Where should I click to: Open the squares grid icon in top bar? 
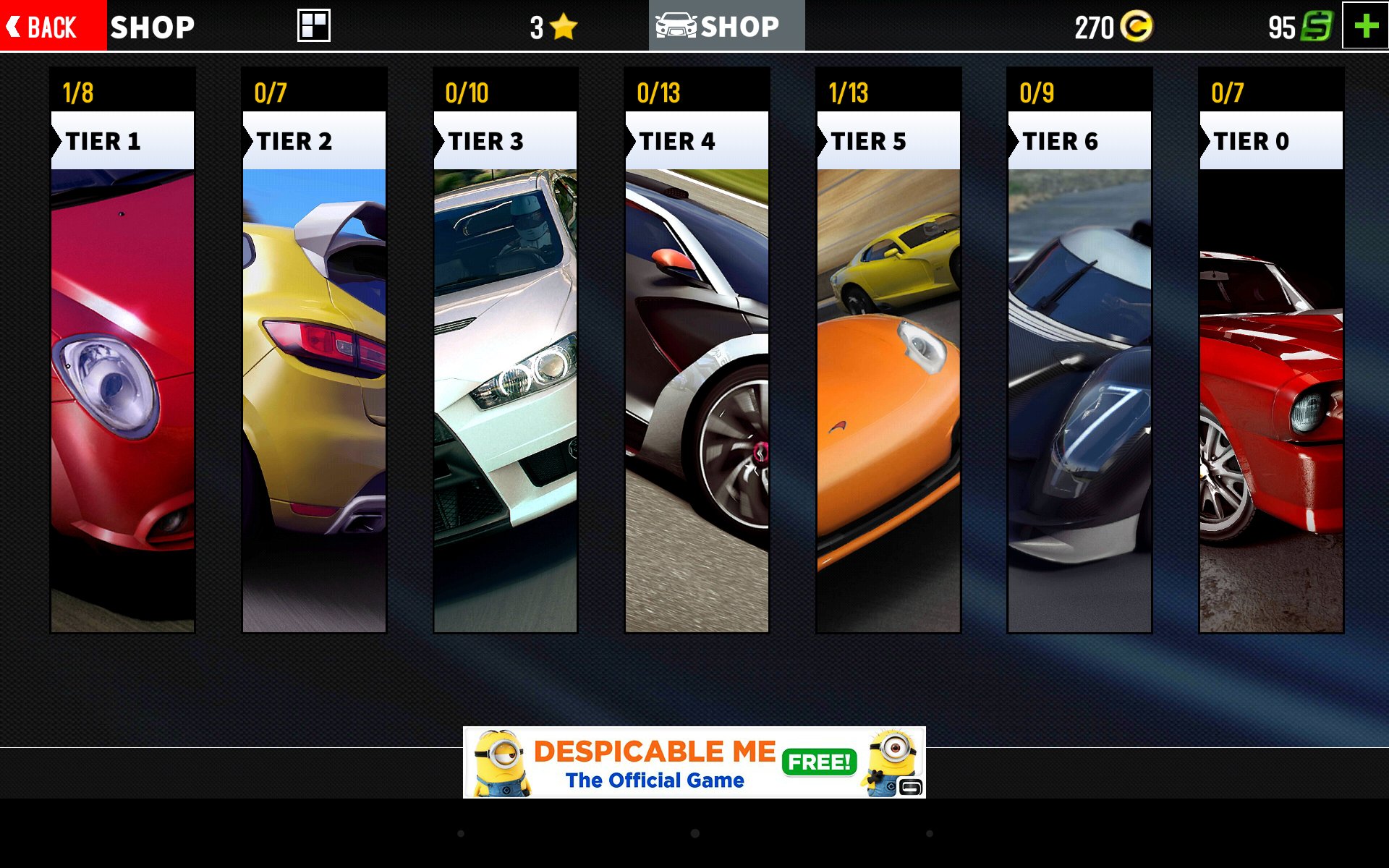click(314, 26)
